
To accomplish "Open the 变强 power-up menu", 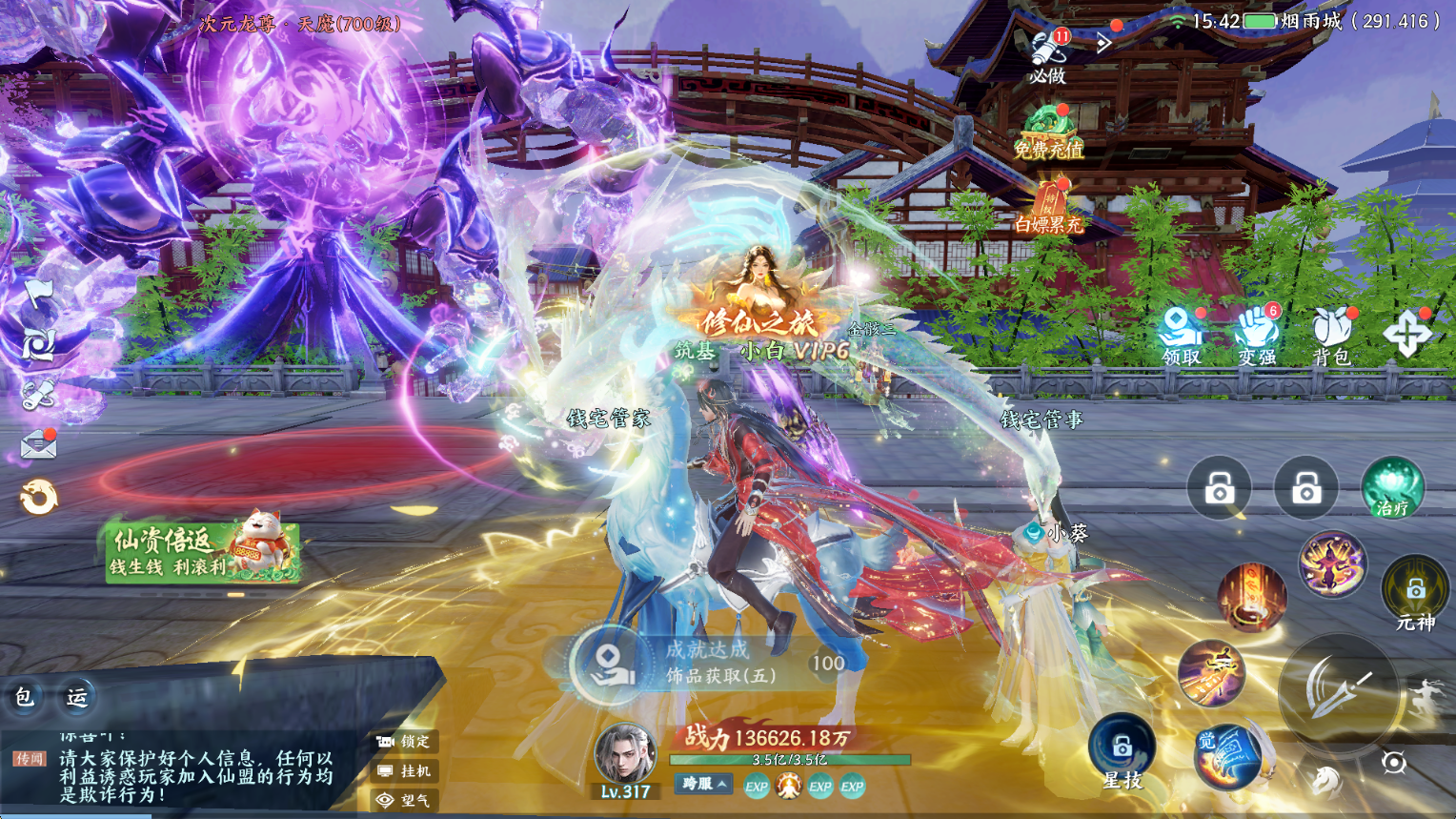I will (1257, 336).
